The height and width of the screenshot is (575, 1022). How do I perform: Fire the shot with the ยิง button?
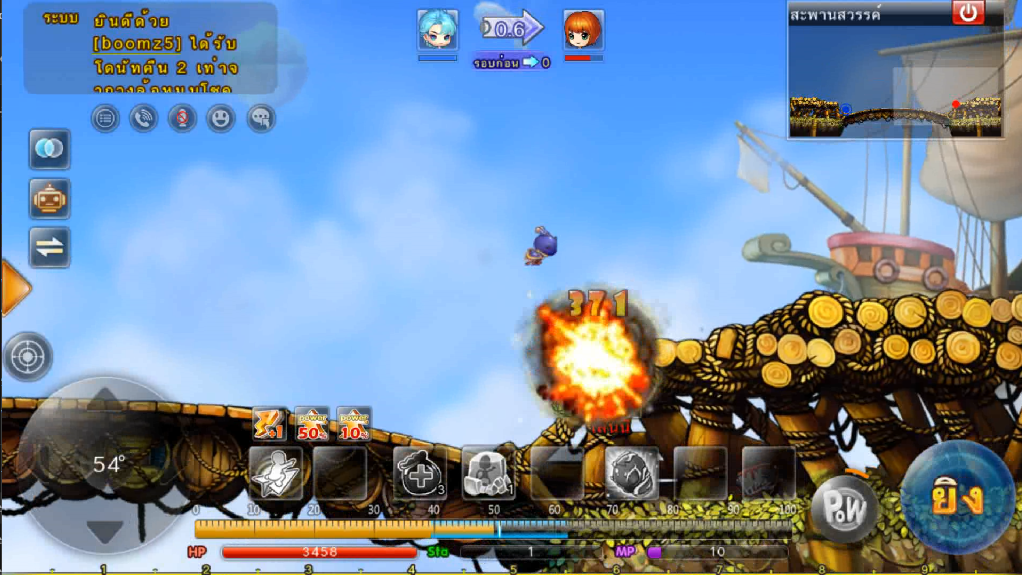[x=957, y=498]
